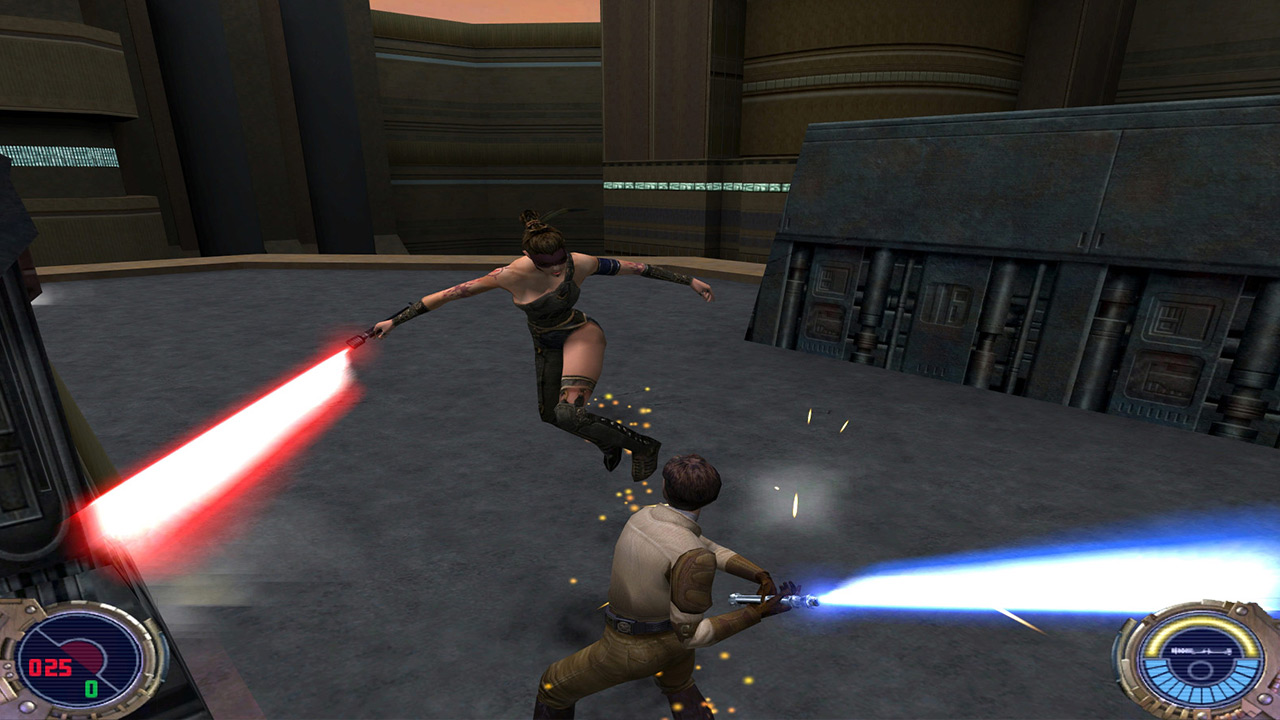This screenshot has height=720, width=1280.
Task: Click the inner circle of the right HUD
Action: point(1201,669)
